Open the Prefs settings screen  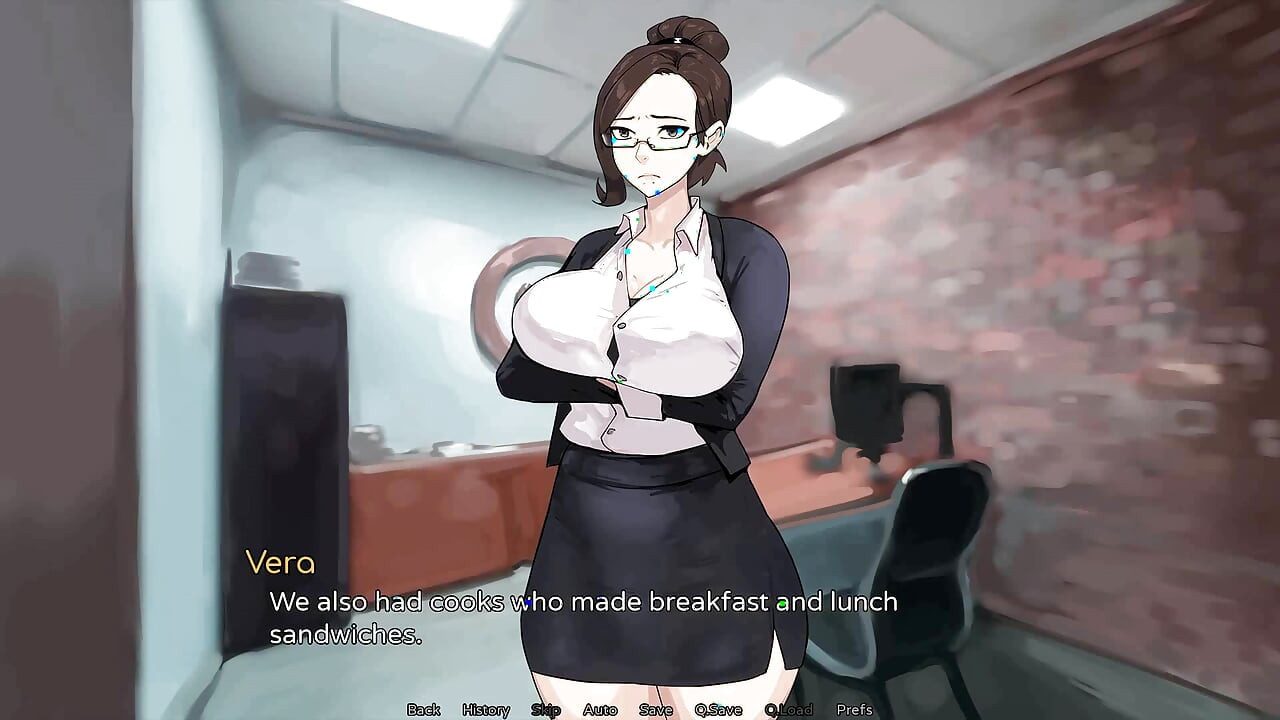pyautogui.click(x=856, y=709)
